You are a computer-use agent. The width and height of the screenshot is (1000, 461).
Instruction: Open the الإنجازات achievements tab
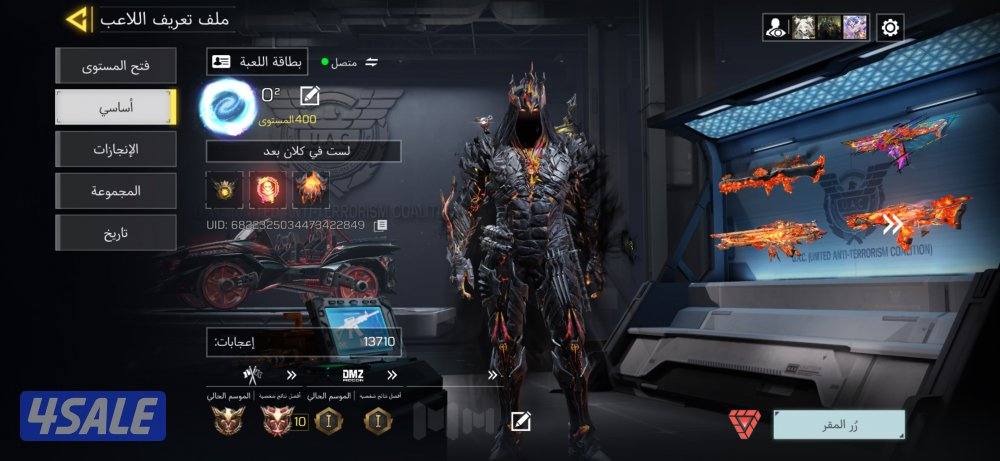pos(116,149)
